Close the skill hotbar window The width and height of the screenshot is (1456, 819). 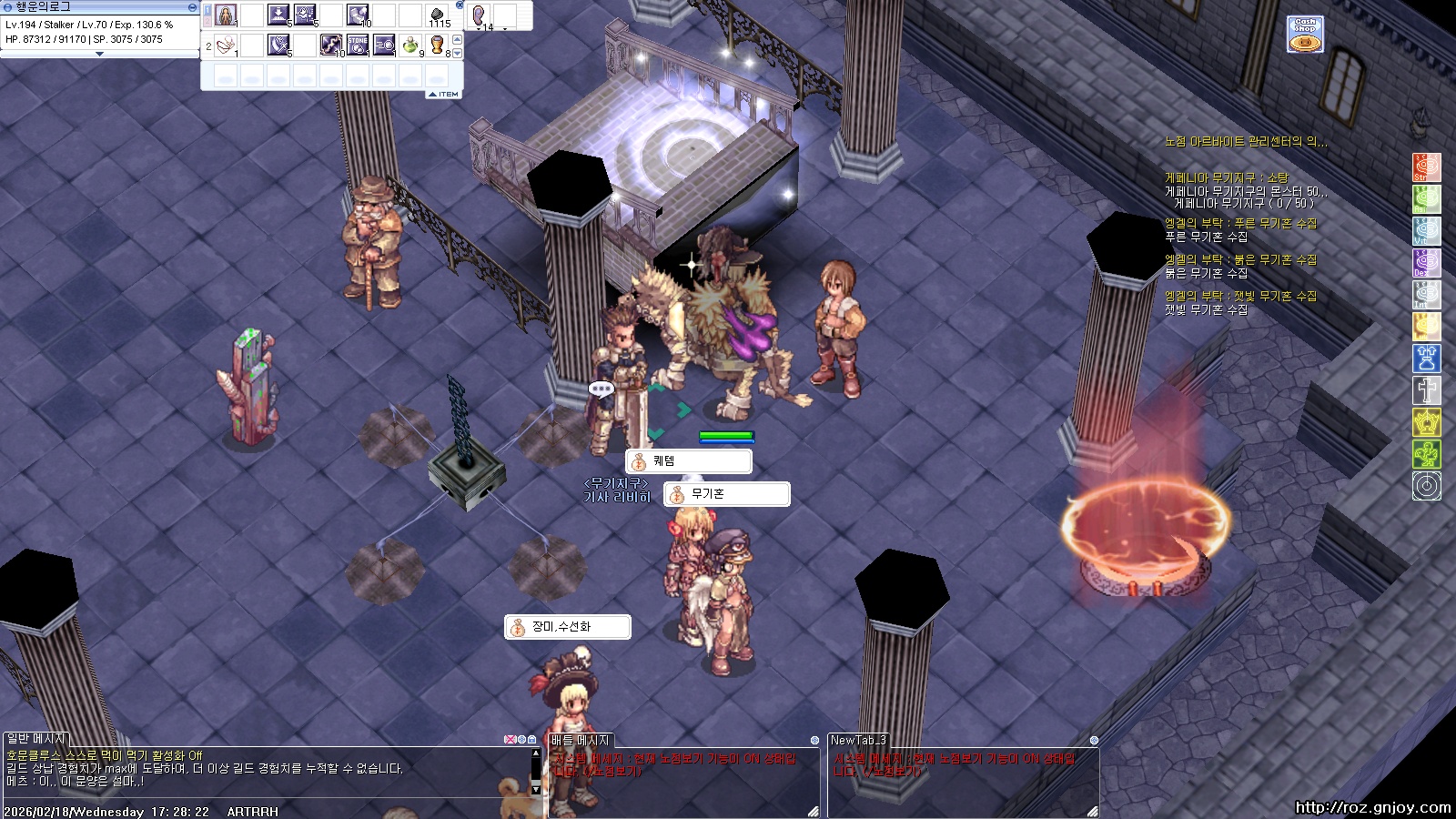[x=460, y=5]
